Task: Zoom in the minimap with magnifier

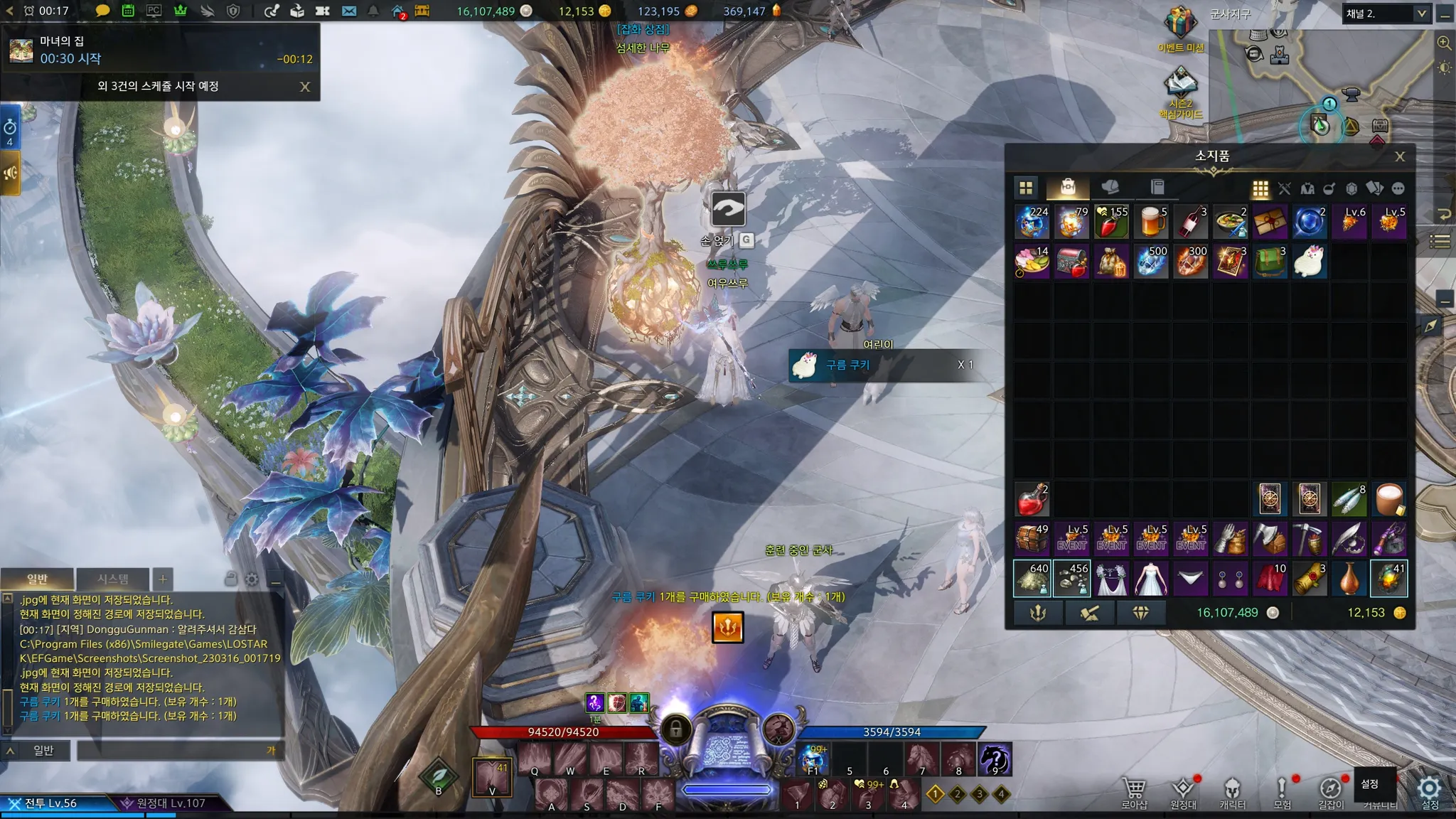Action: tap(1444, 43)
